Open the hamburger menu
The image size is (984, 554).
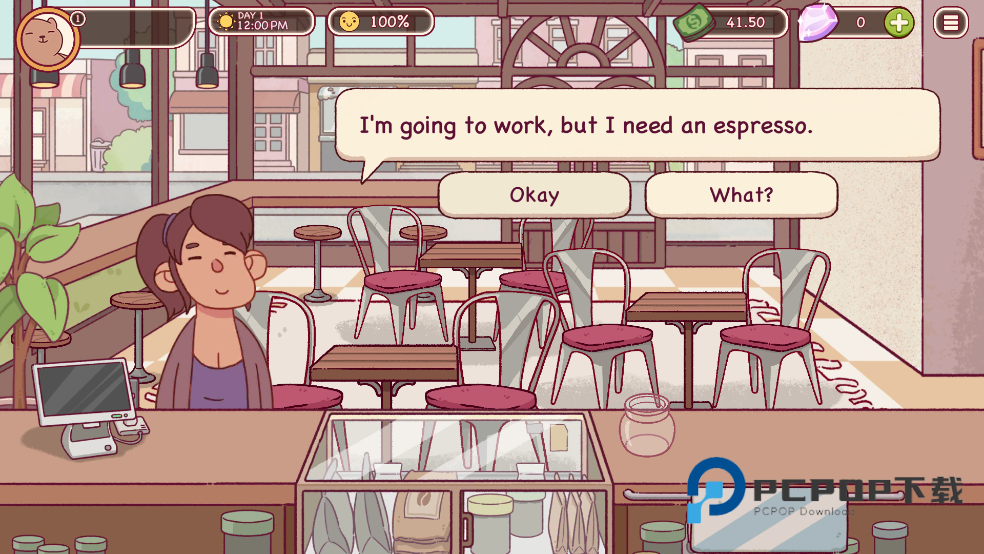click(x=951, y=22)
